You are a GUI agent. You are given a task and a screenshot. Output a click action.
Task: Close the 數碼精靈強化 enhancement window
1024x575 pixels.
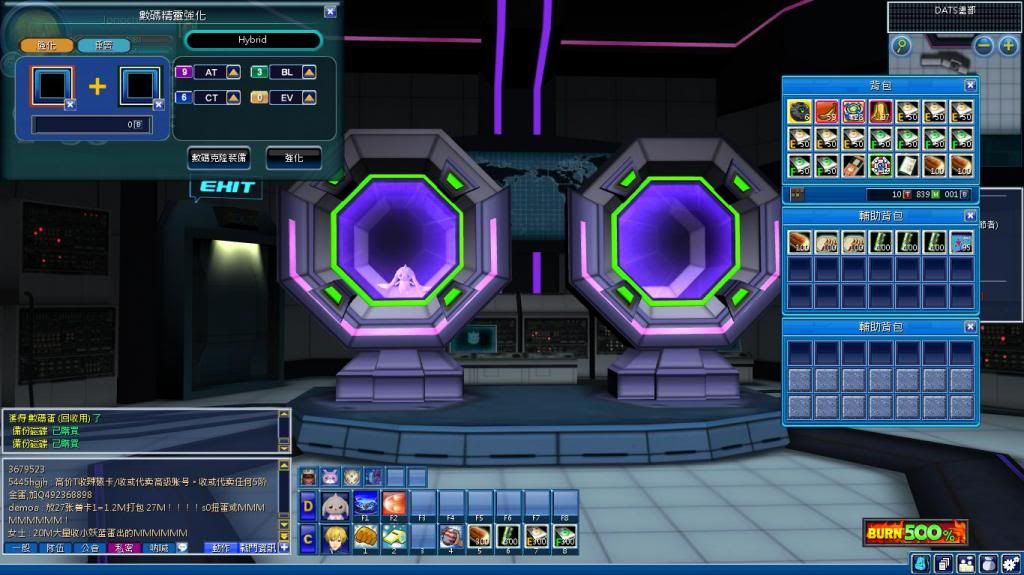pyautogui.click(x=331, y=12)
